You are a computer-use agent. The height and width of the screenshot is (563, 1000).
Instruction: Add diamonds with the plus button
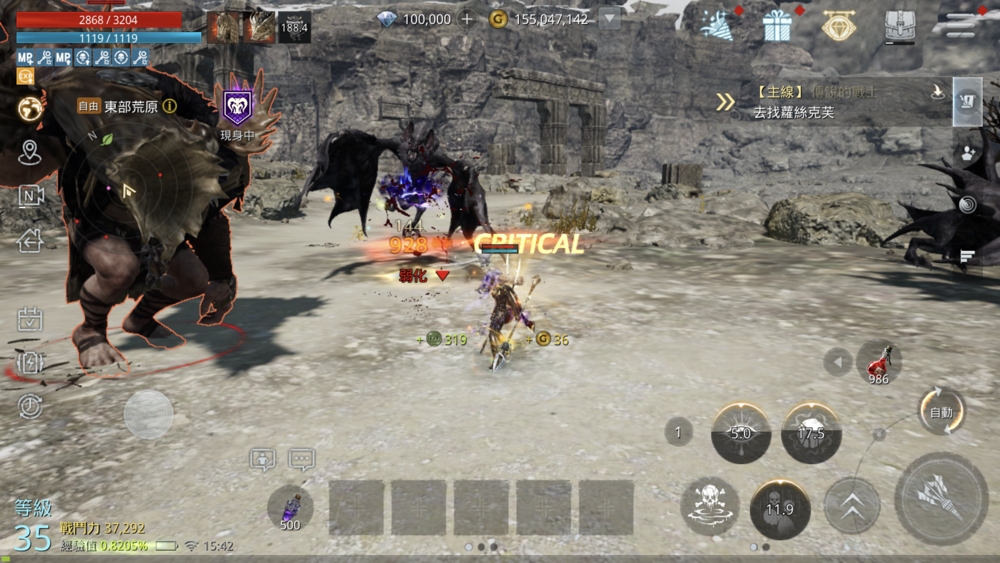[466, 19]
